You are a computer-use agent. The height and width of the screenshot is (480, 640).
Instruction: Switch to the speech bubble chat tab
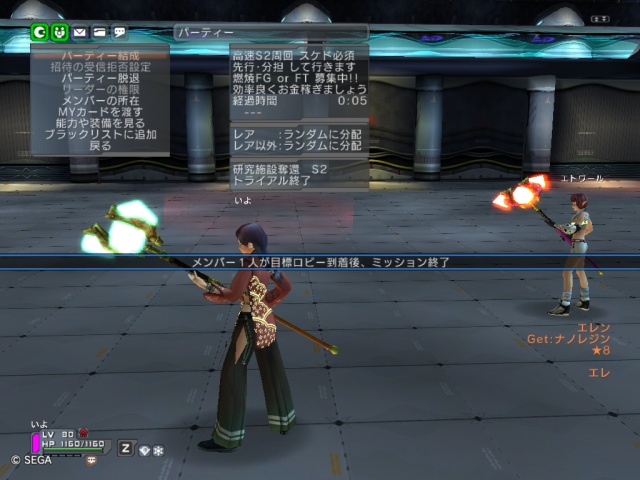[x=119, y=32]
